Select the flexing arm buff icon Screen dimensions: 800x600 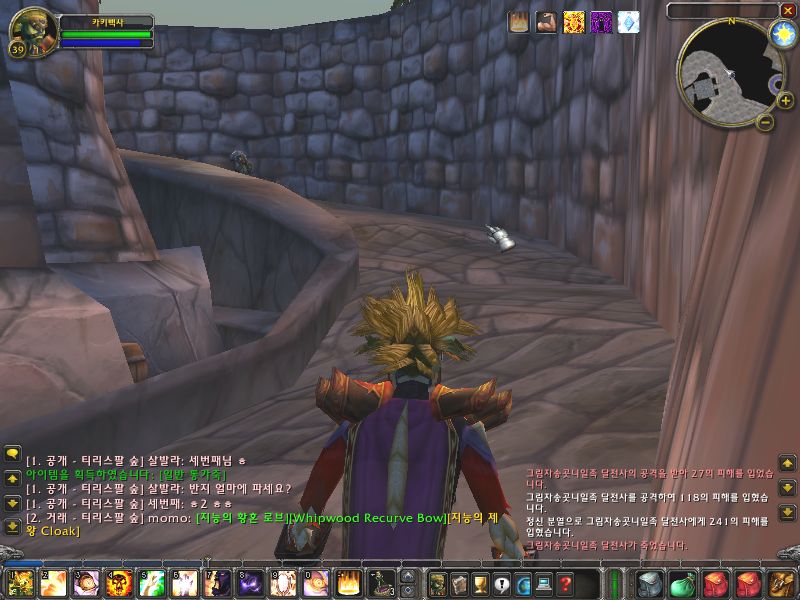(546, 22)
